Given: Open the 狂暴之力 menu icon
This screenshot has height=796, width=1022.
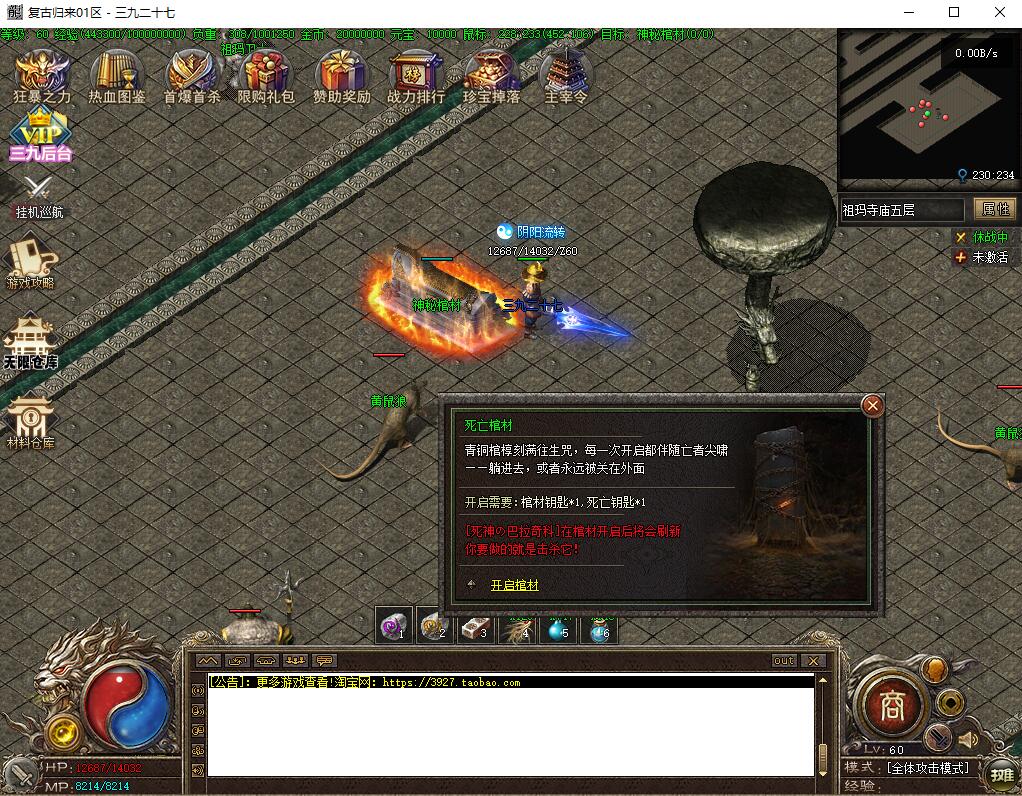Looking at the screenshot, I should pyautogui.click(x=42, y=73).
